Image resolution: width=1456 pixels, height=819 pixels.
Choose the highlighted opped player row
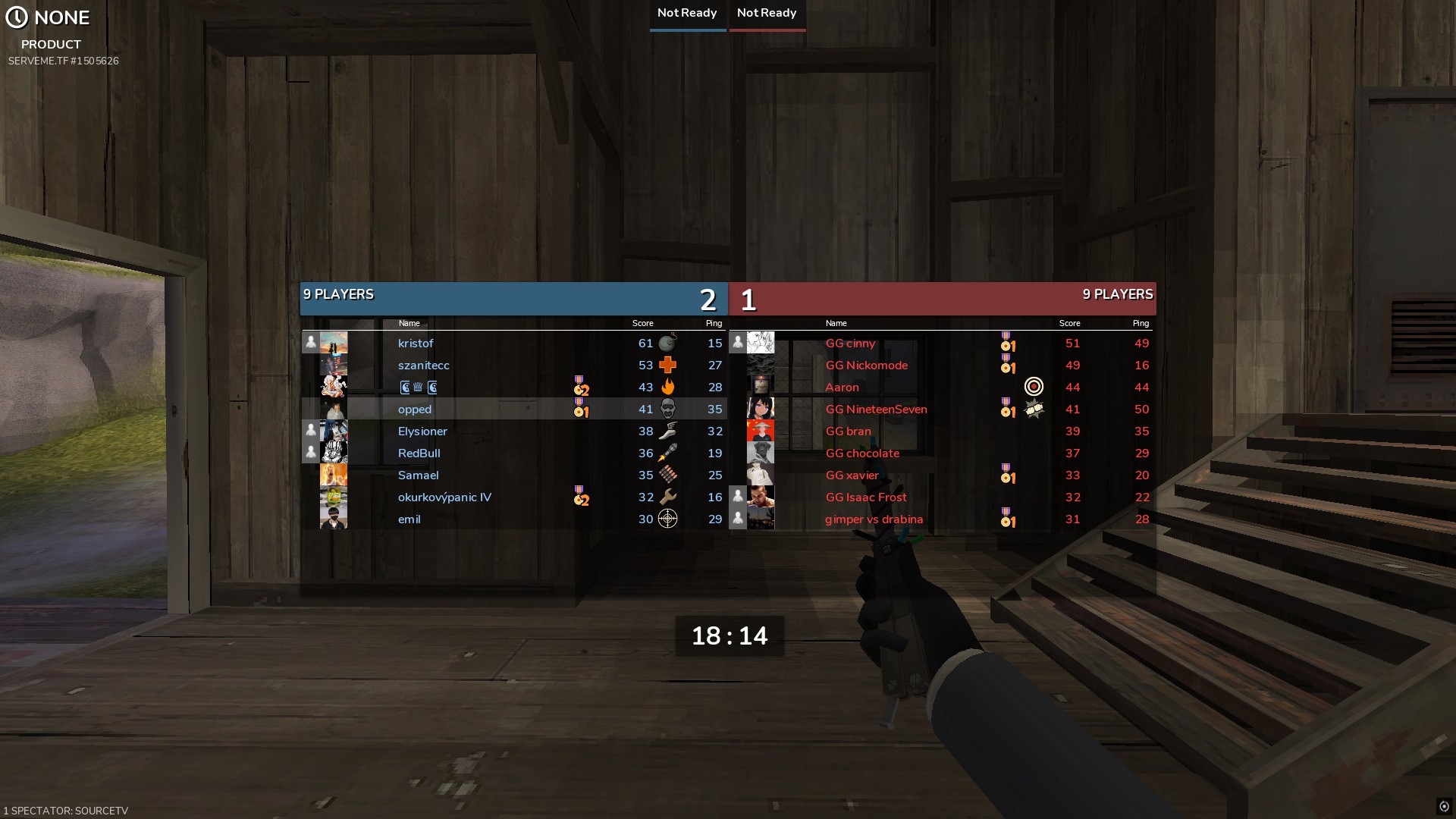coord(415,409)
